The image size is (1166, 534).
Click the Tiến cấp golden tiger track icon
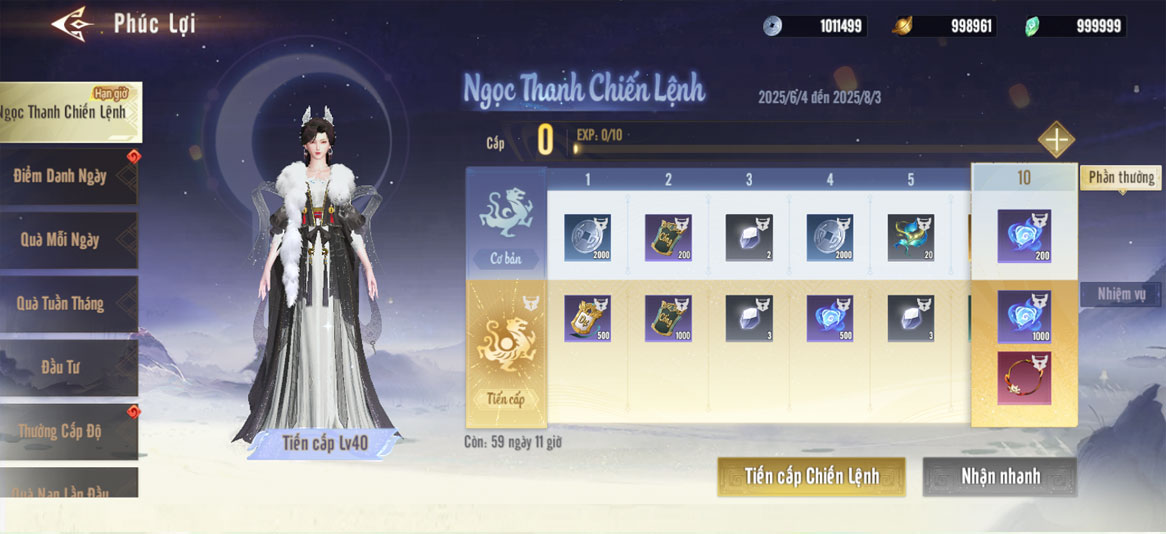pyautogui.click(x=506, y=342)
